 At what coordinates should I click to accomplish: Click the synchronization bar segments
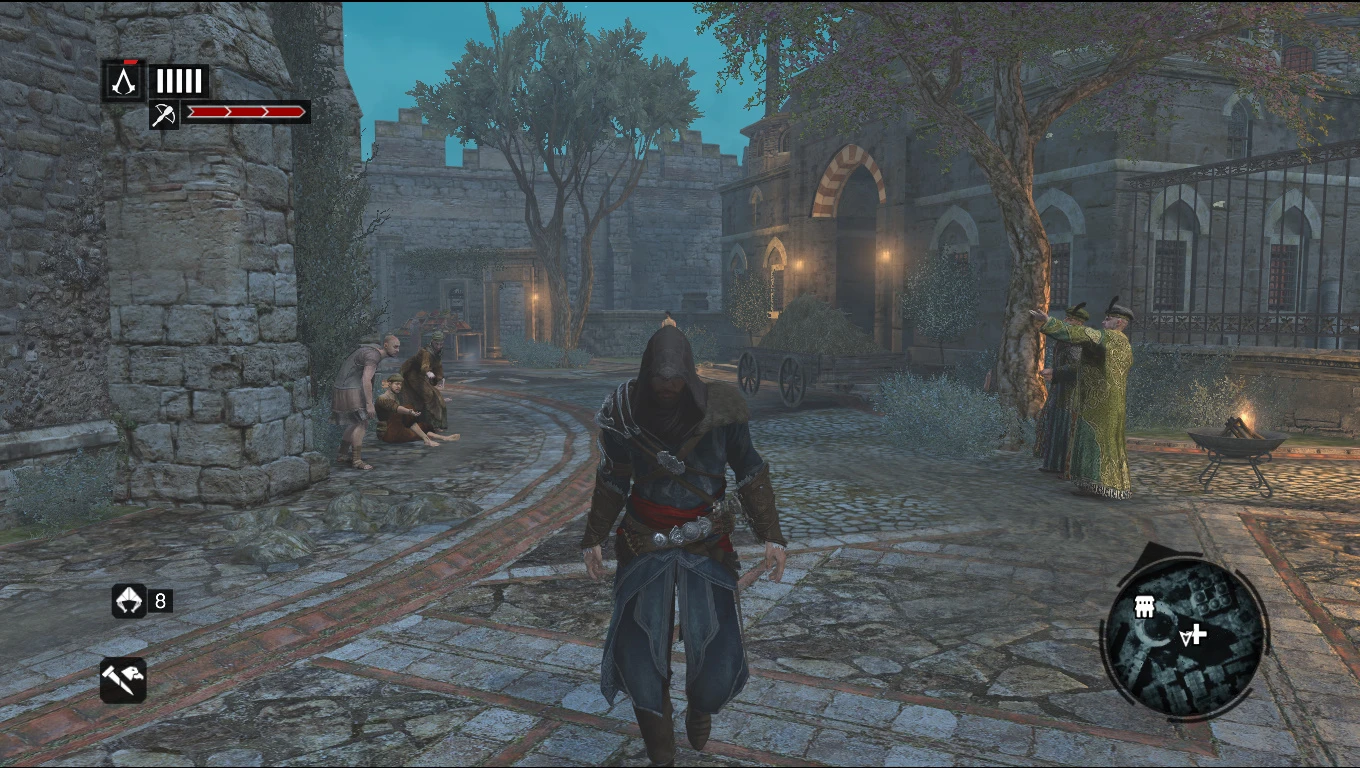pos(178,80)
